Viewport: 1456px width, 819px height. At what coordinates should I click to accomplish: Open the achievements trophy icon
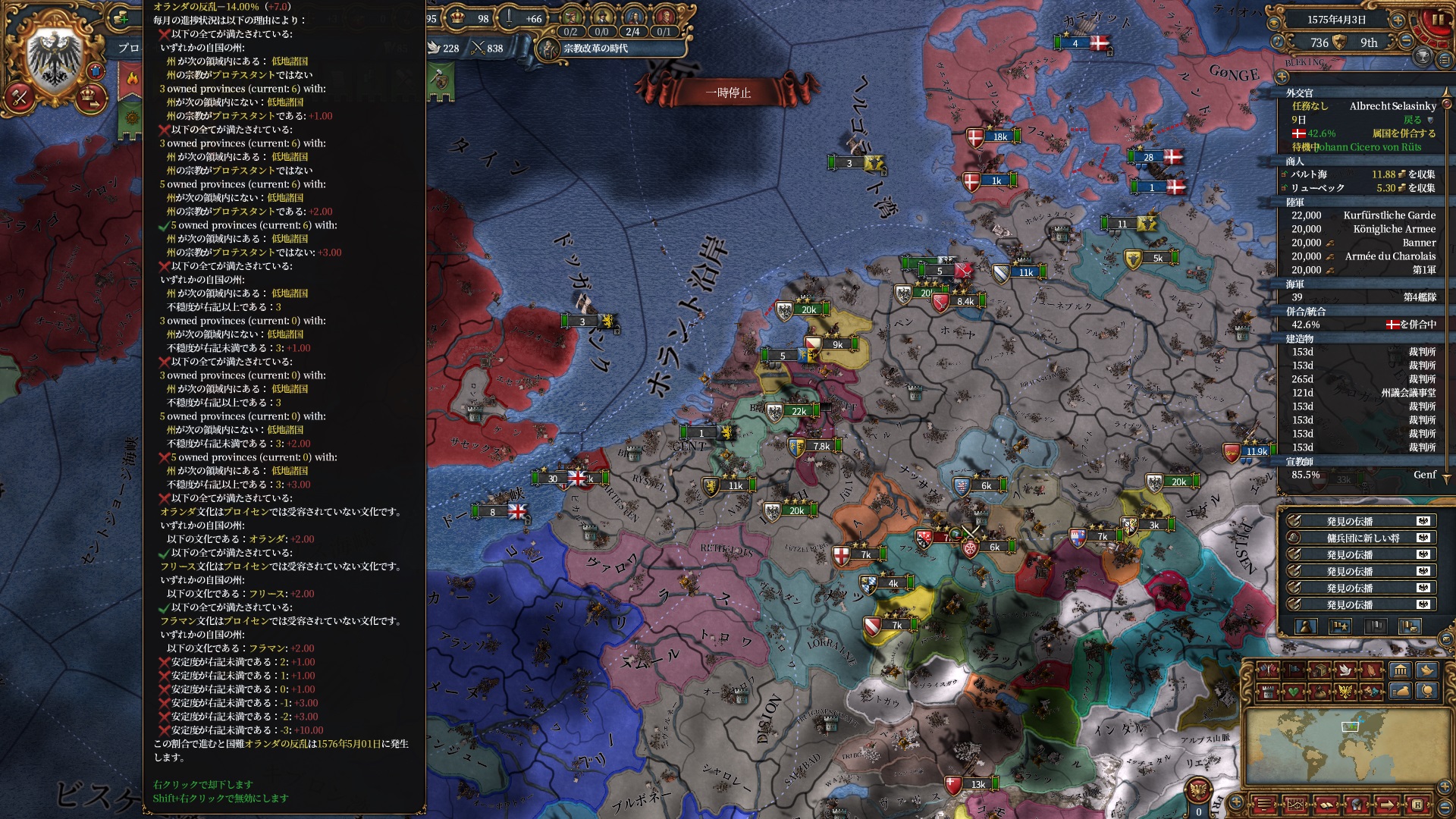click(x=1423, y=57)
